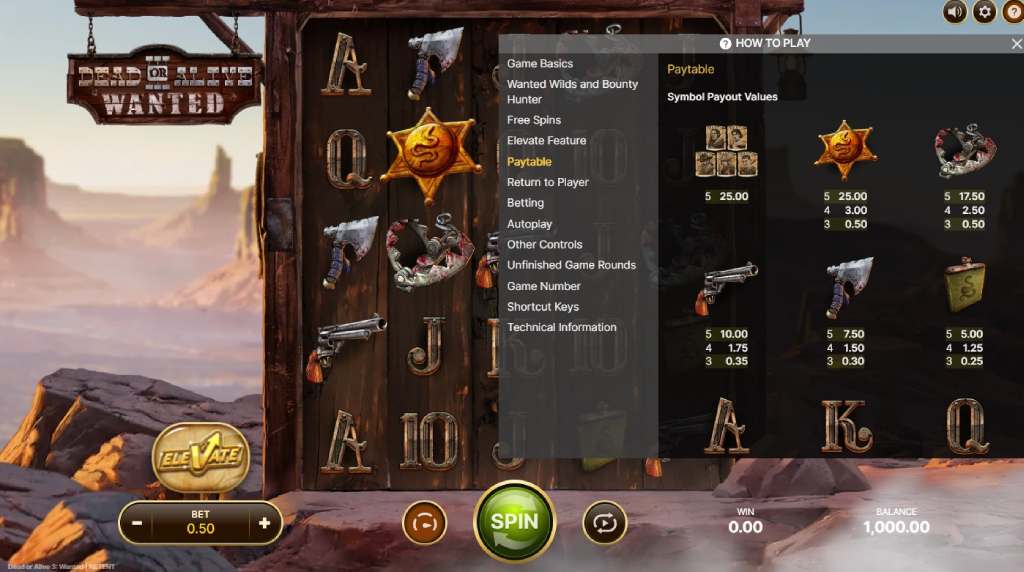Image resolution: width=1024 pixels, height=572 pixels.
Task: Open the Game Basics section
Action: tap(540, 64)
